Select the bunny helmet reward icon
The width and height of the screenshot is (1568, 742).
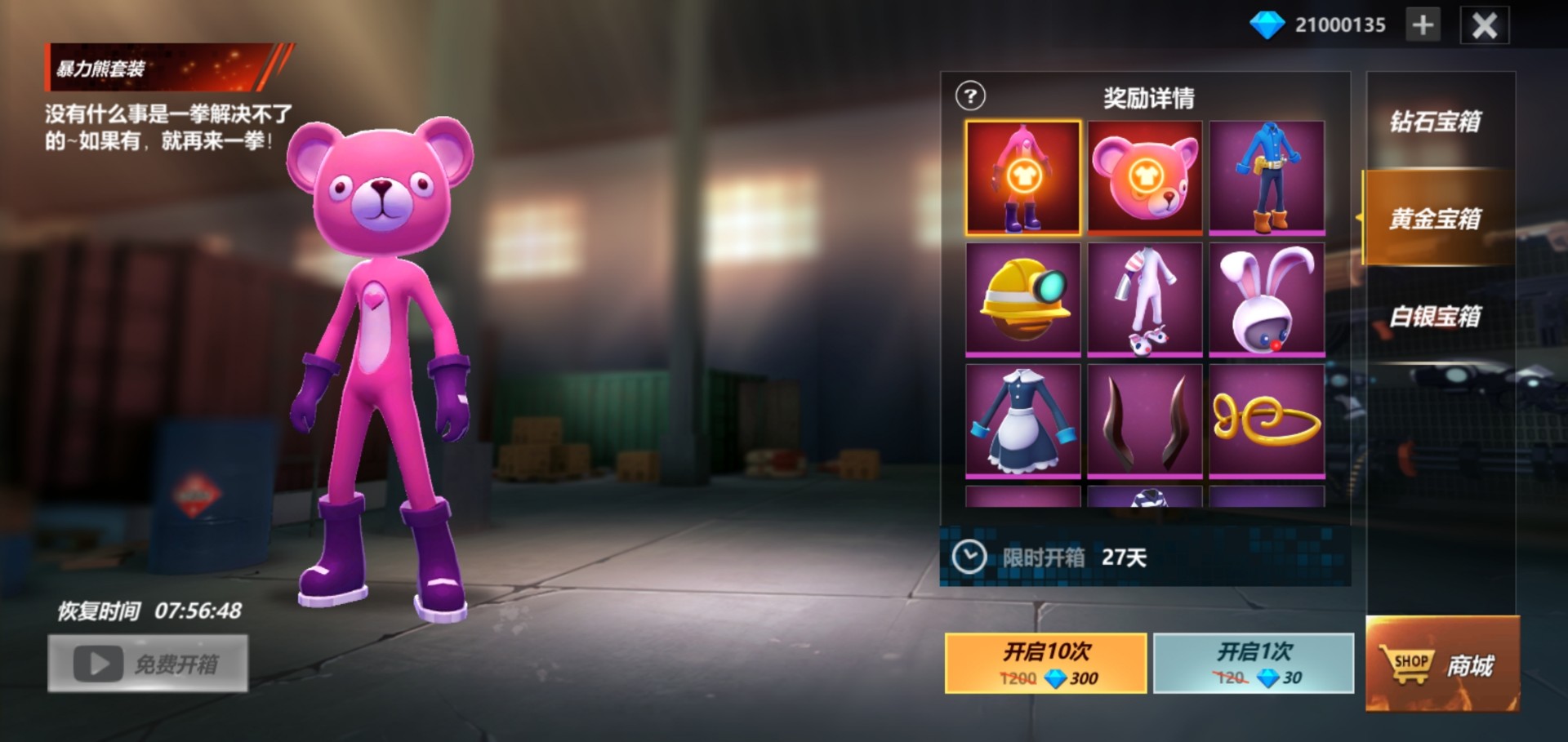click(x=1267, y=299)
